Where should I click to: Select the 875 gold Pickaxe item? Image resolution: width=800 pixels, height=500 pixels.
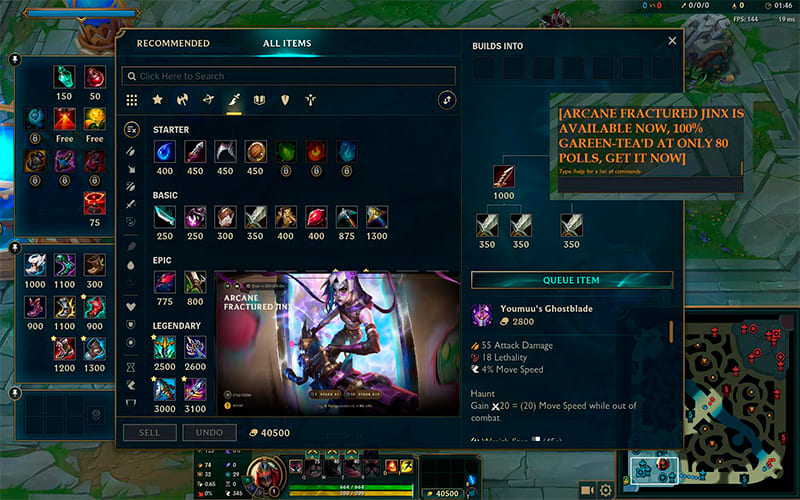pyautogui.click(x=346, y=216)
